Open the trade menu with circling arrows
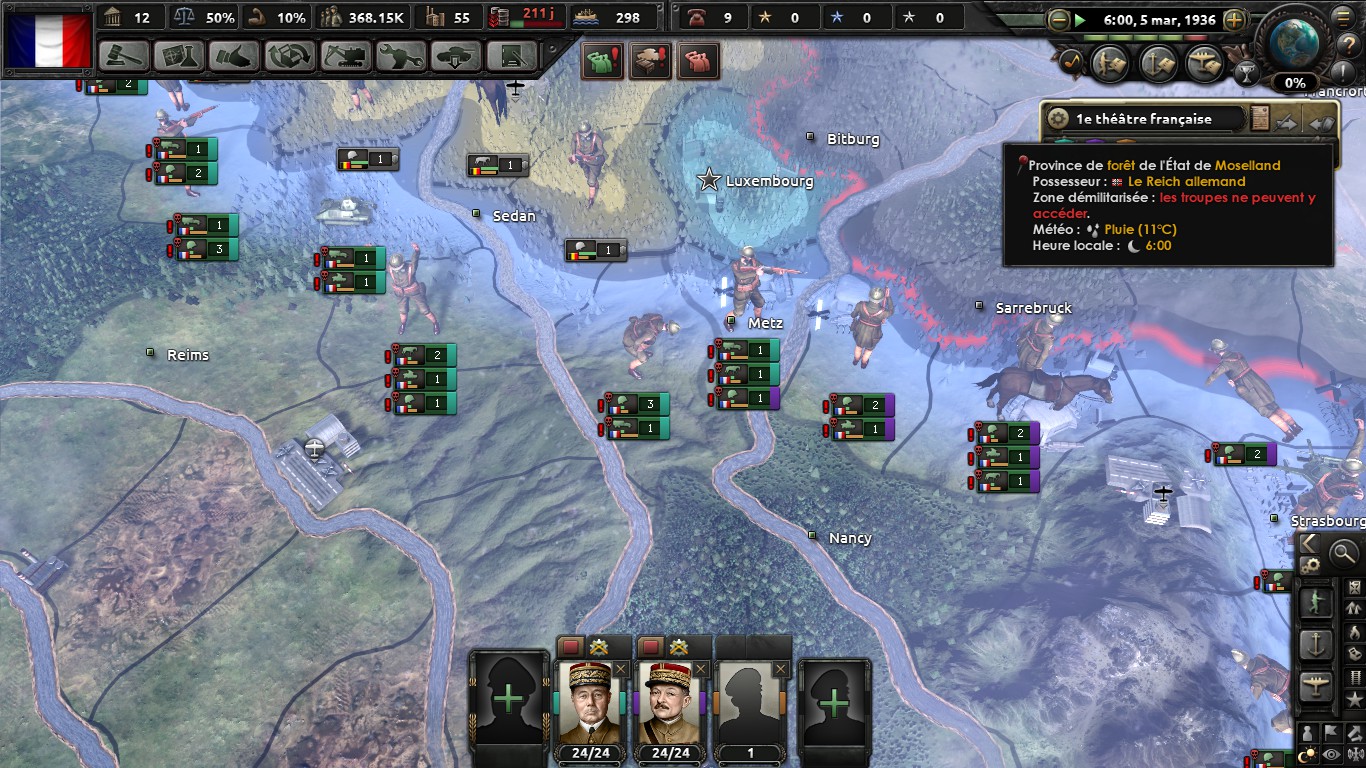The height and width of the screenshot is (768, 1366). point(289,56)
